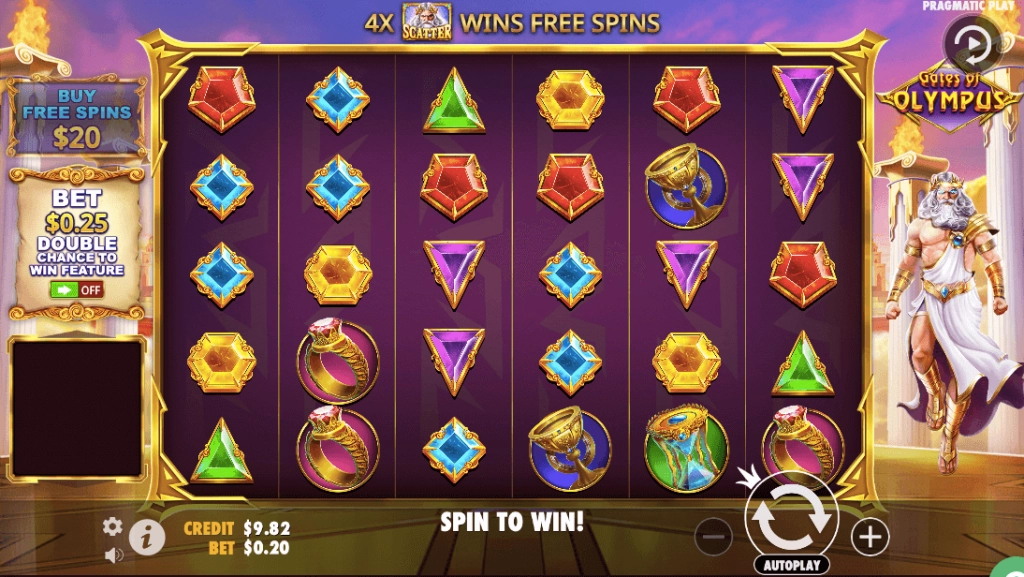Open the Autoplay options

[x=790, y=566]
